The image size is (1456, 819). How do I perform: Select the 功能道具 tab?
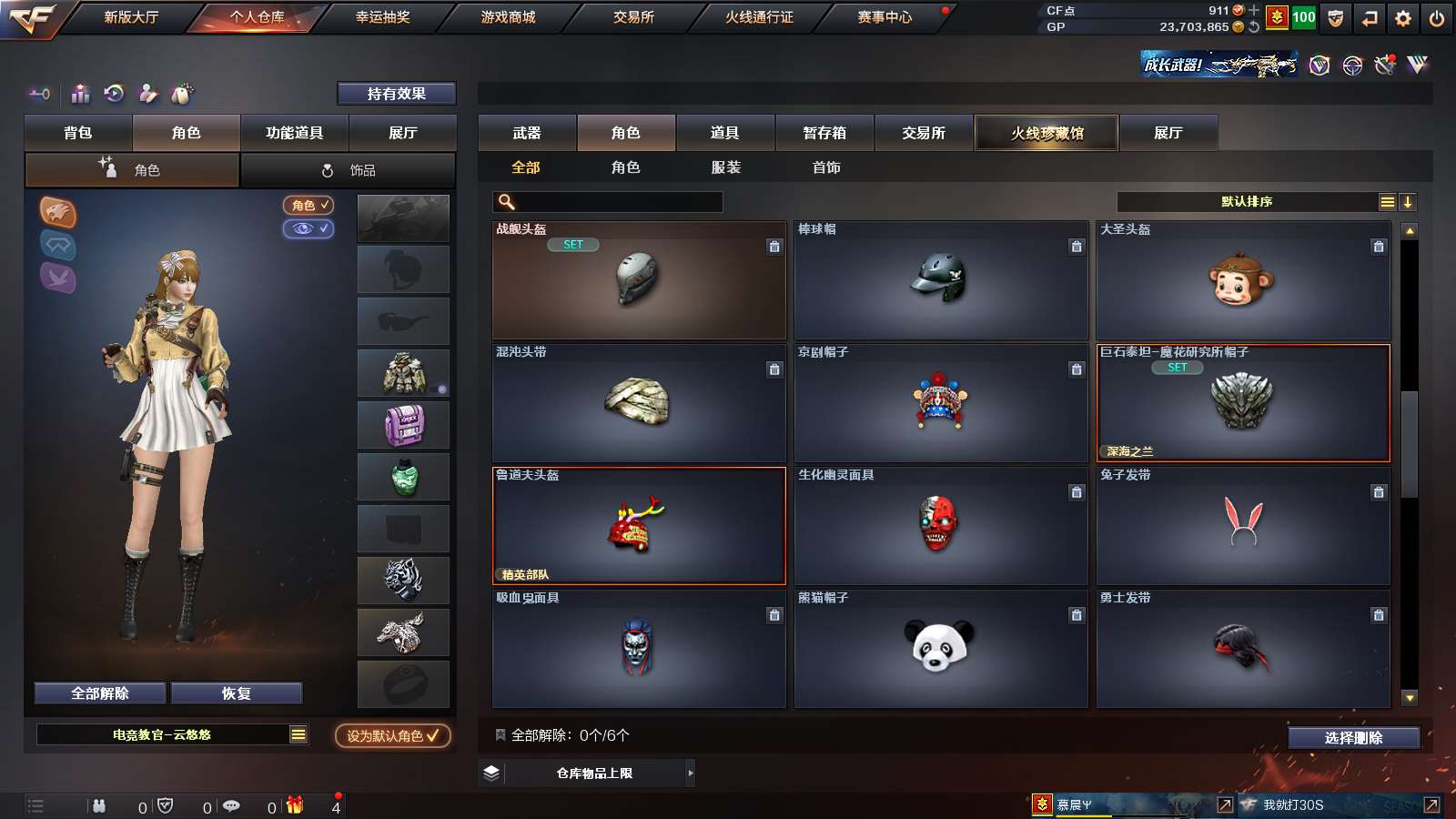click(x=294, y=133)
